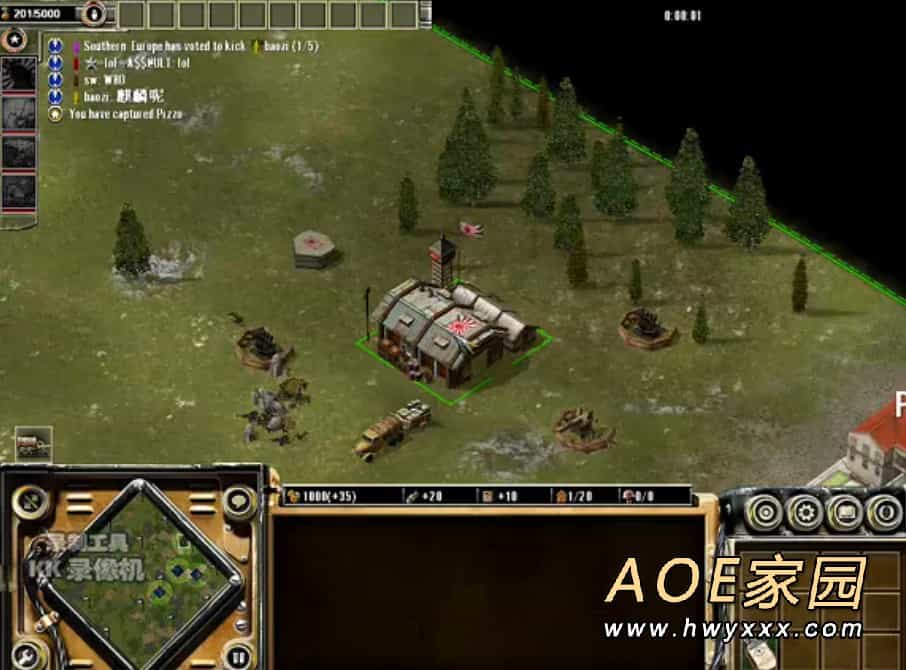Select the rightmost round command tab
This screenshot has height=670, width=906.
882,513
